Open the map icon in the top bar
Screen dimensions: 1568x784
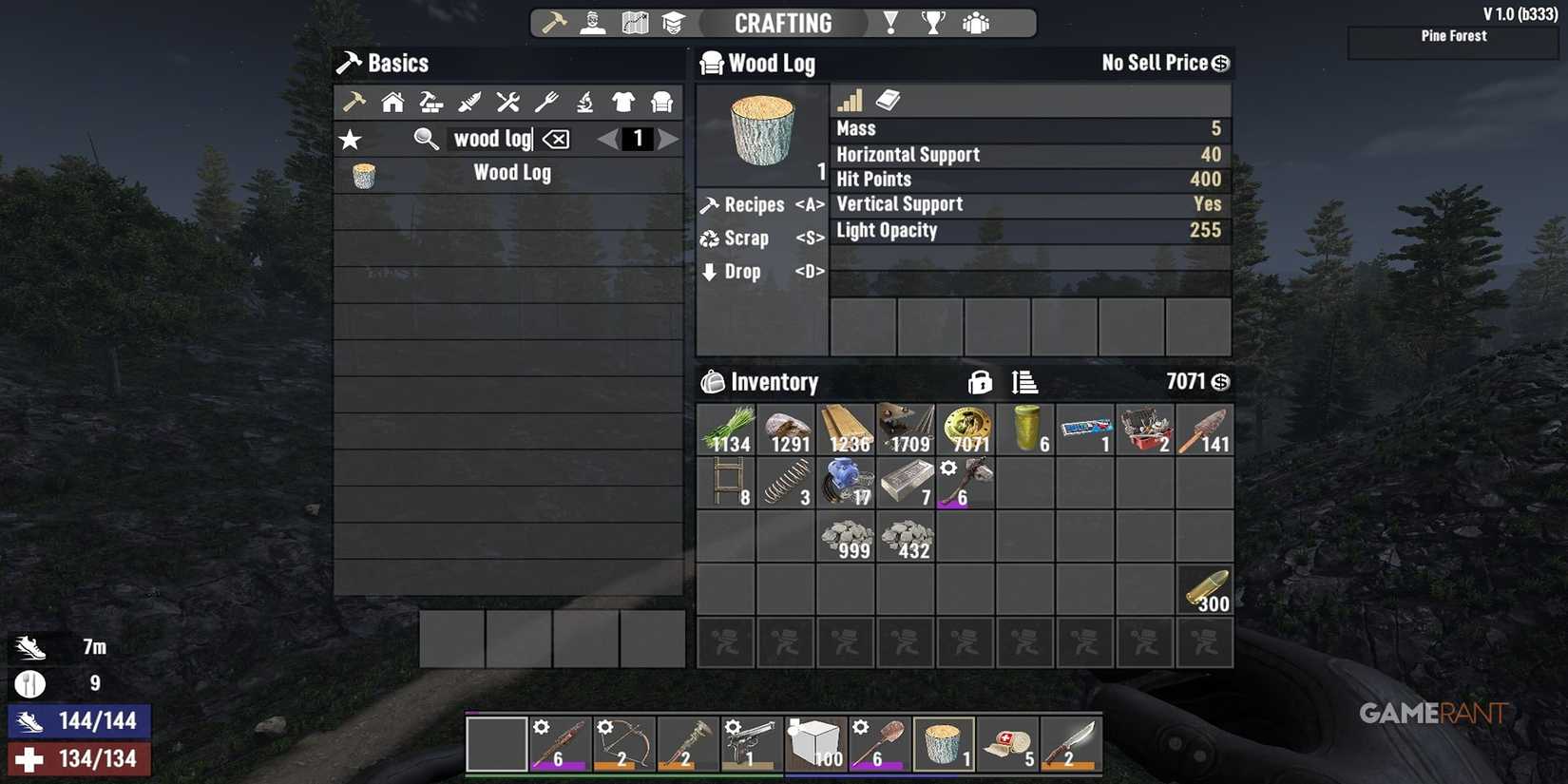coord(634,22)
